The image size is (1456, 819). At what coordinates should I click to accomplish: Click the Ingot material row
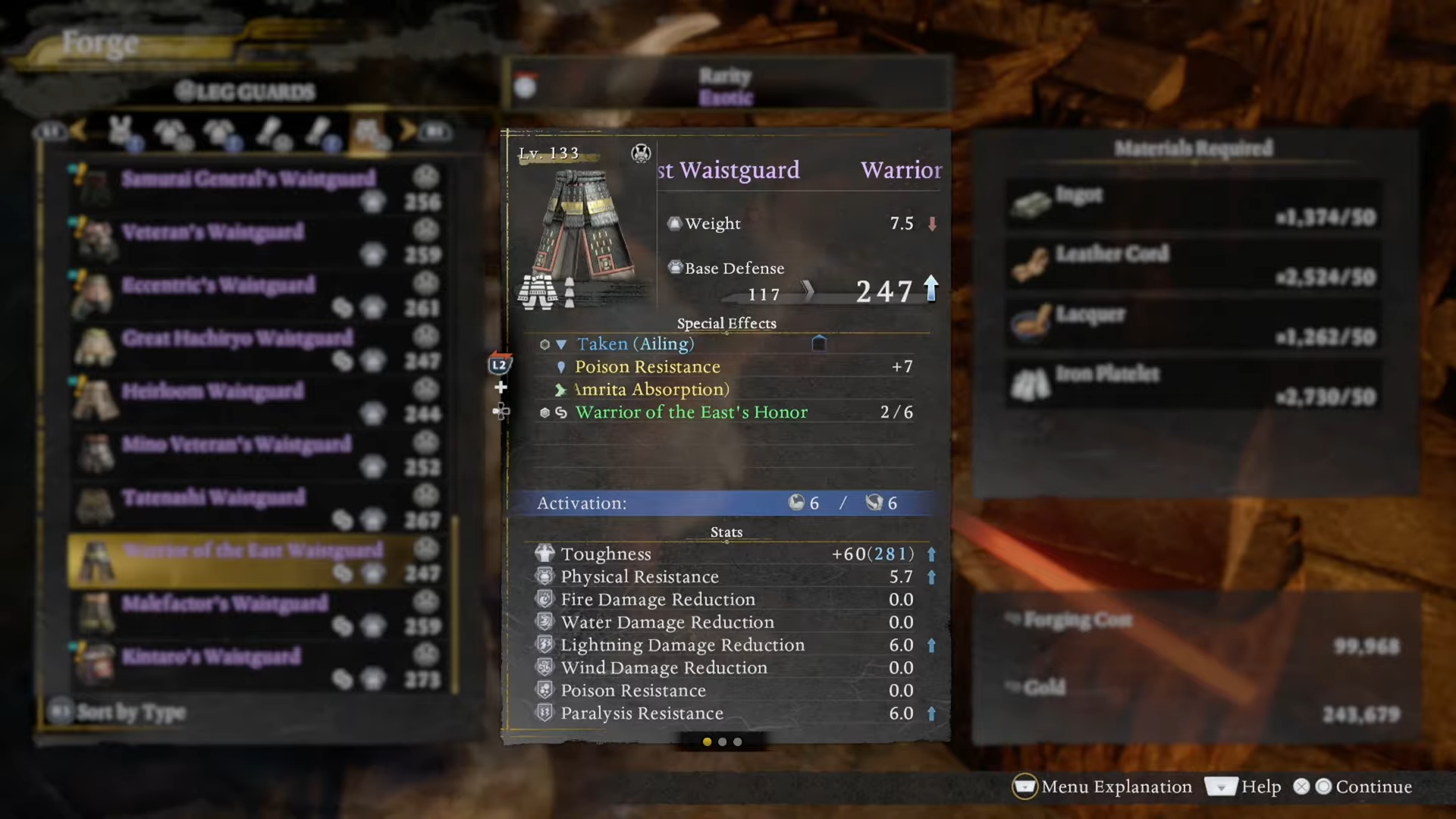tap(1194, 205)
